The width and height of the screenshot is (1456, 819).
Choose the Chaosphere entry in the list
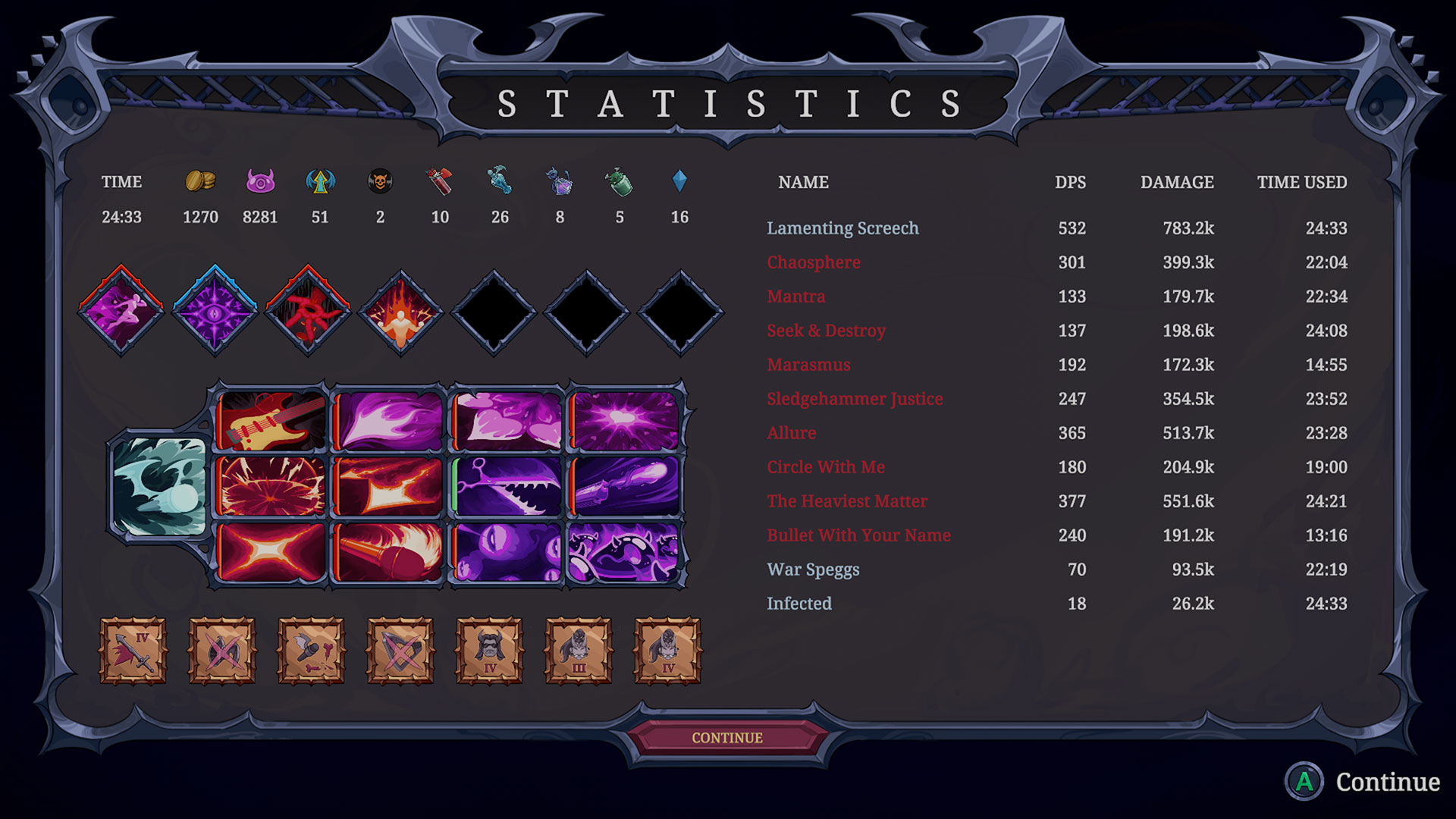[813, 262]
